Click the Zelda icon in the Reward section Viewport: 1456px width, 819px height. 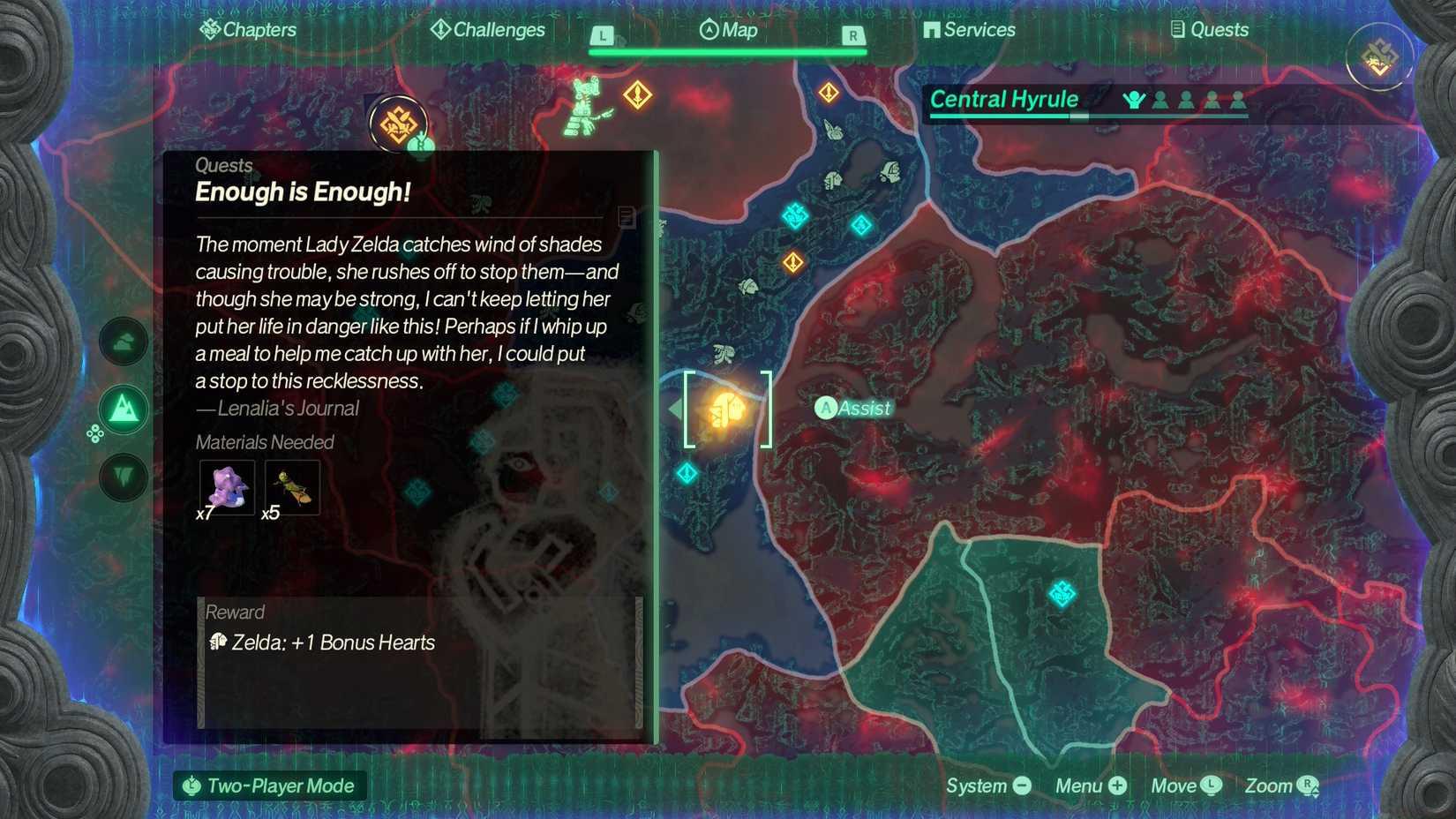click(220, 643)
